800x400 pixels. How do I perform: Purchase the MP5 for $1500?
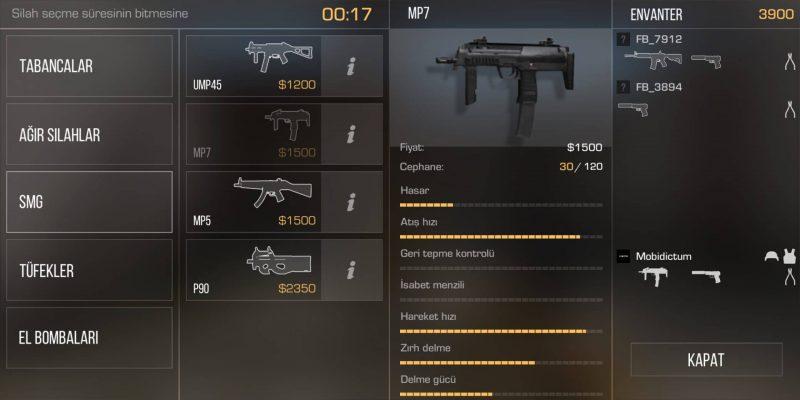254,202
